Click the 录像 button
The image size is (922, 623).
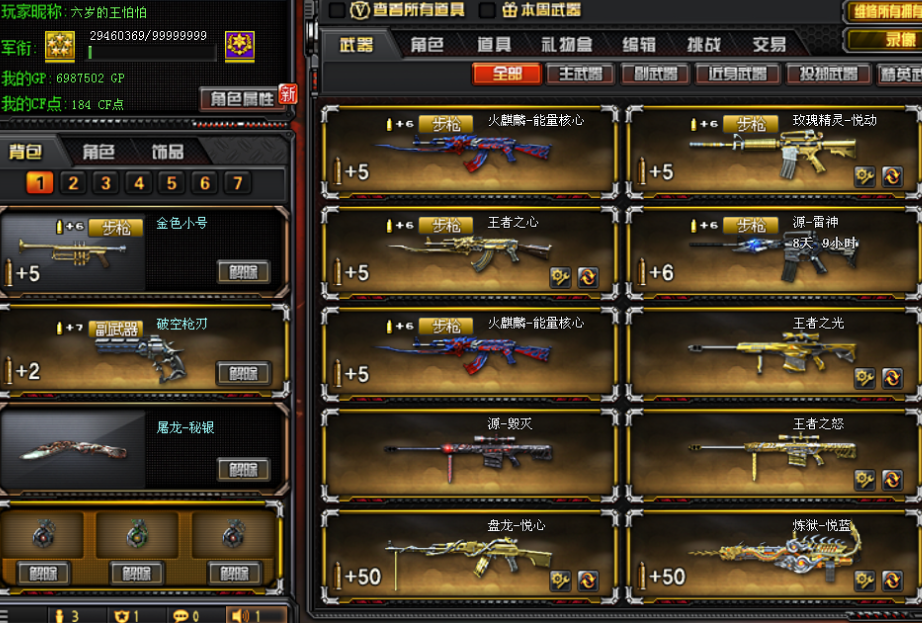tap(884, 40)
